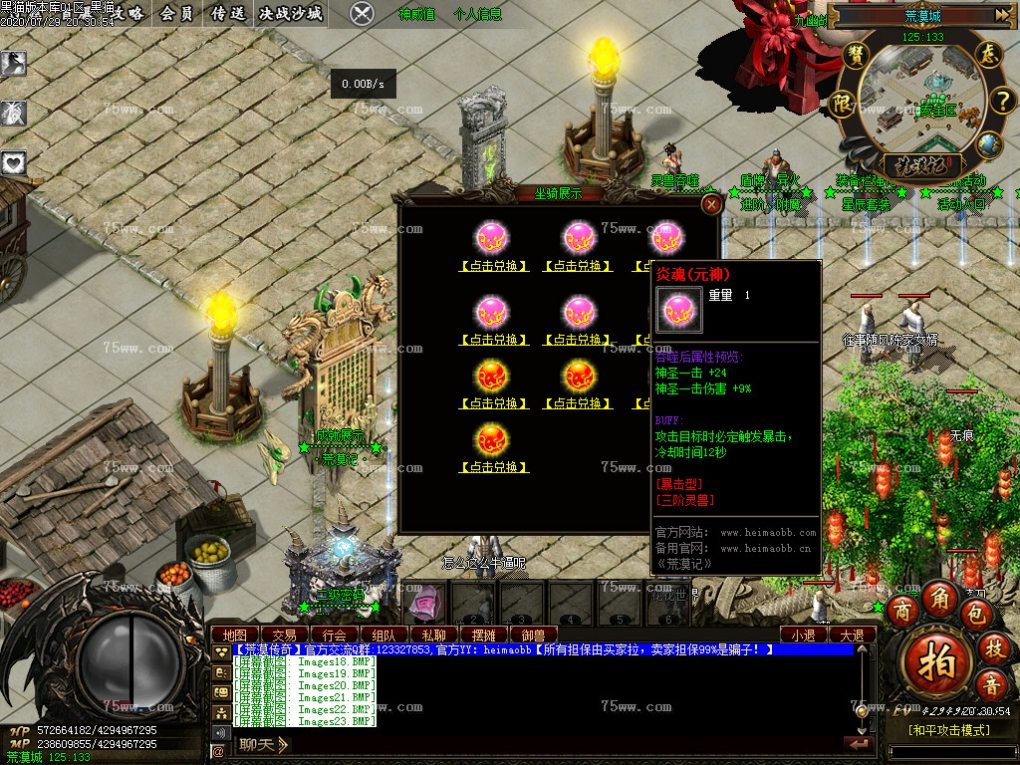Switch to 私聊 private chat
This screenshot has height=765, width=1020.
(433, 635)
